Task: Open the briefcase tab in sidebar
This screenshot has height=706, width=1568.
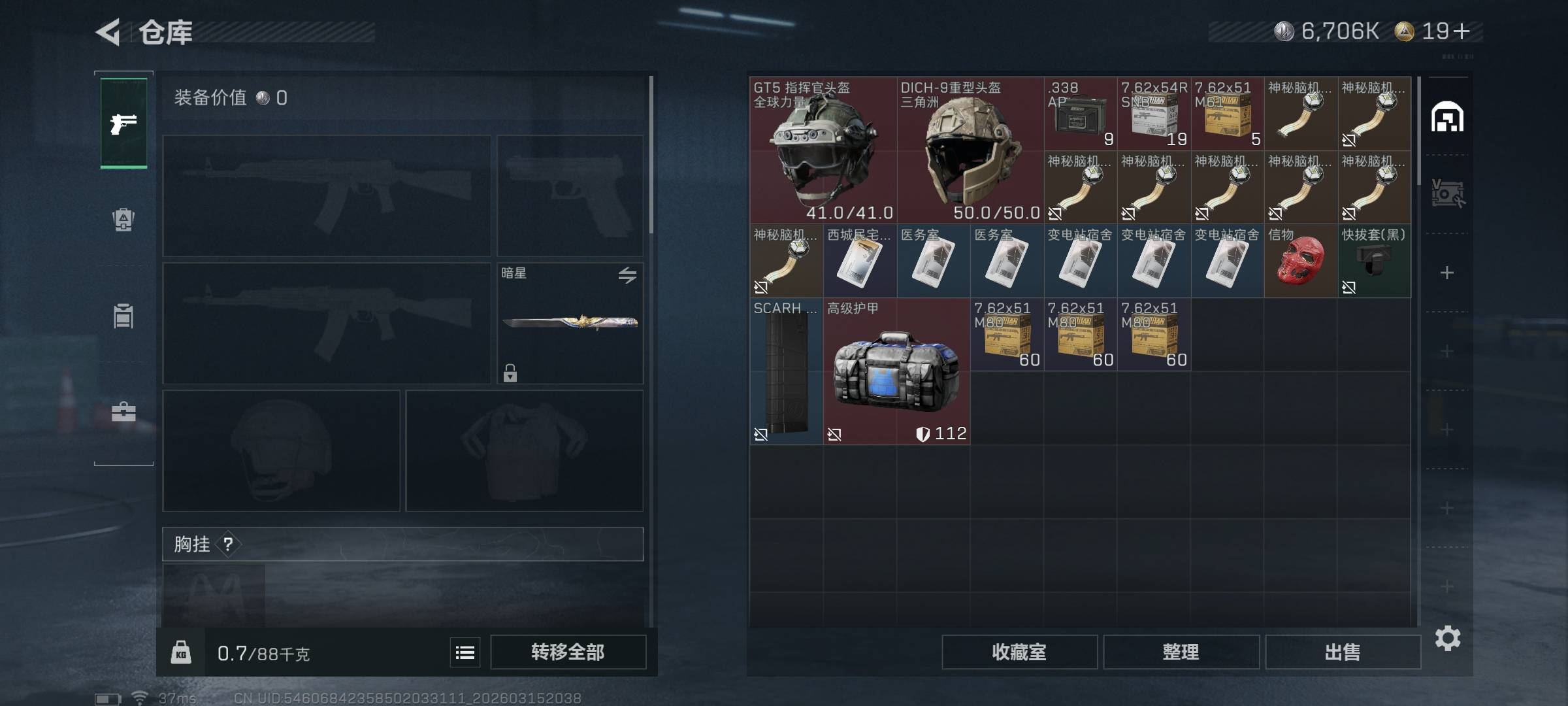Action: (x=123, y=412)
